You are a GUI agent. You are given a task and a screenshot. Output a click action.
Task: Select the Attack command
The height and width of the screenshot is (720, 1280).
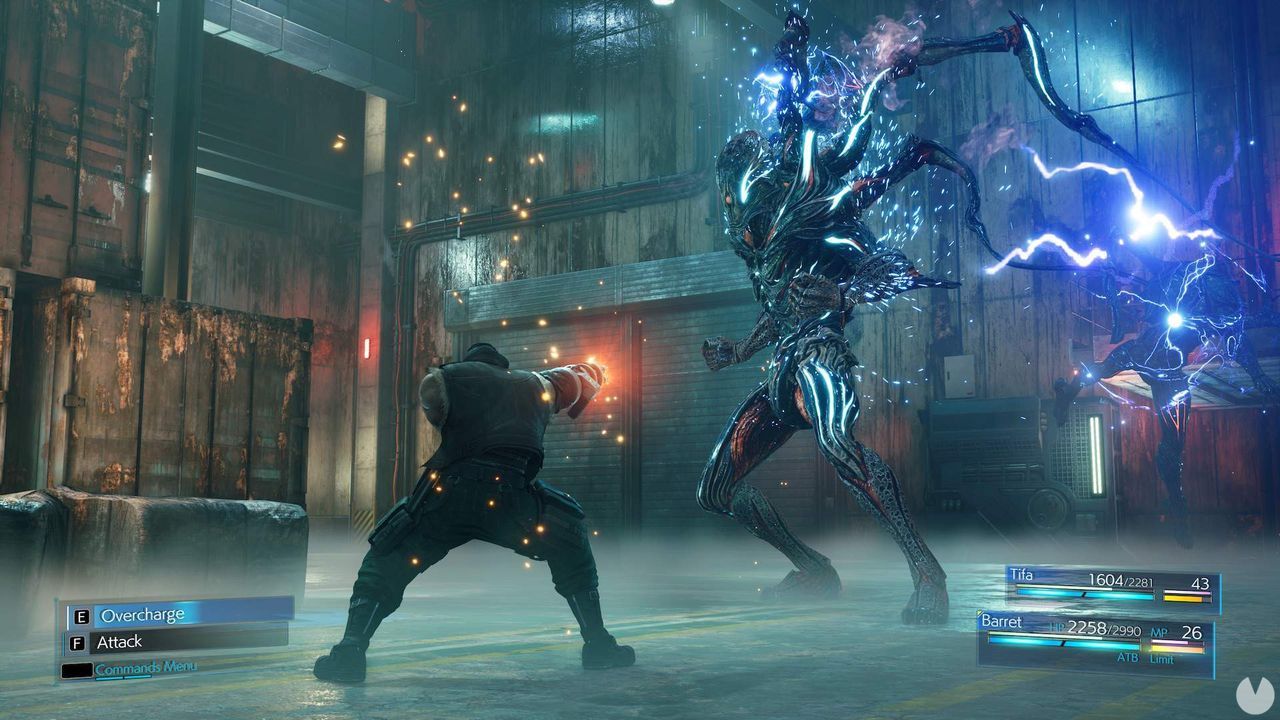120,642
